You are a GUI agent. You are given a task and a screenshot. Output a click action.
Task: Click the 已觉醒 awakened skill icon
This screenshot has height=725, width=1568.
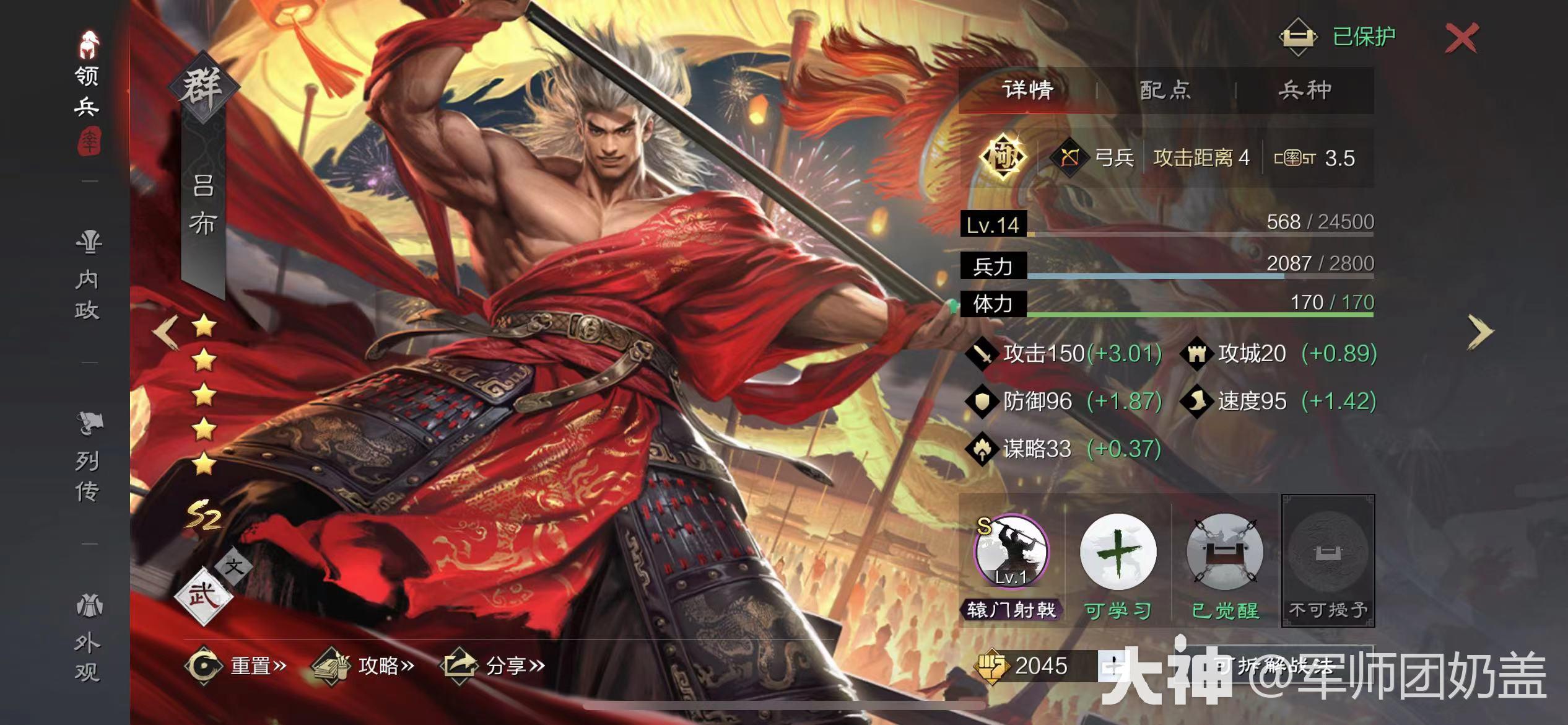pyautogui.click(x=1223, y=556)
